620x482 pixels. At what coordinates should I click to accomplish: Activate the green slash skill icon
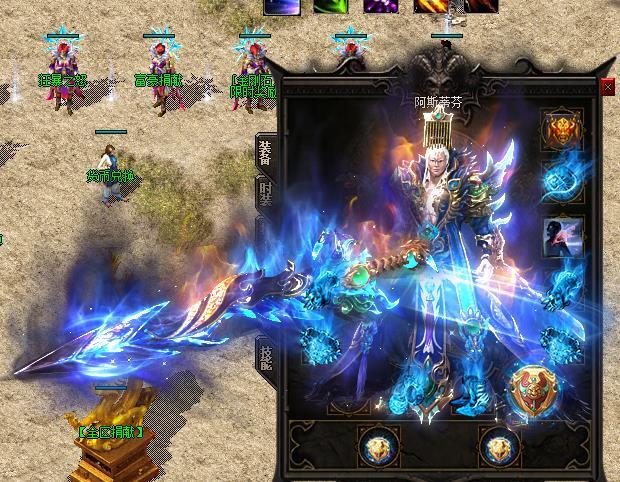tap(329, 6)
